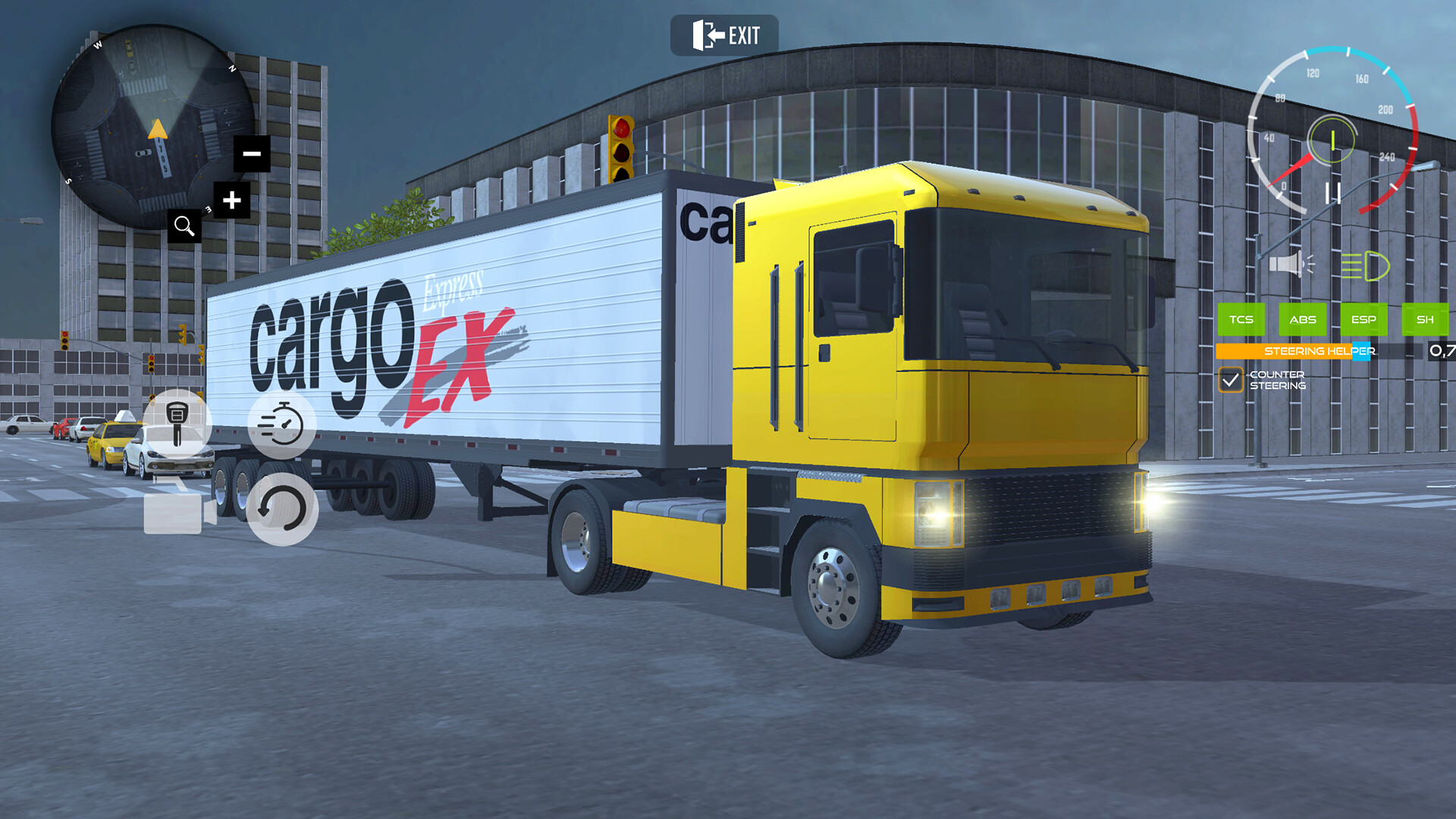Toggle TCS traction control
The width and height of the screenshot is (1456, 819).
[x=1241, y=320]
